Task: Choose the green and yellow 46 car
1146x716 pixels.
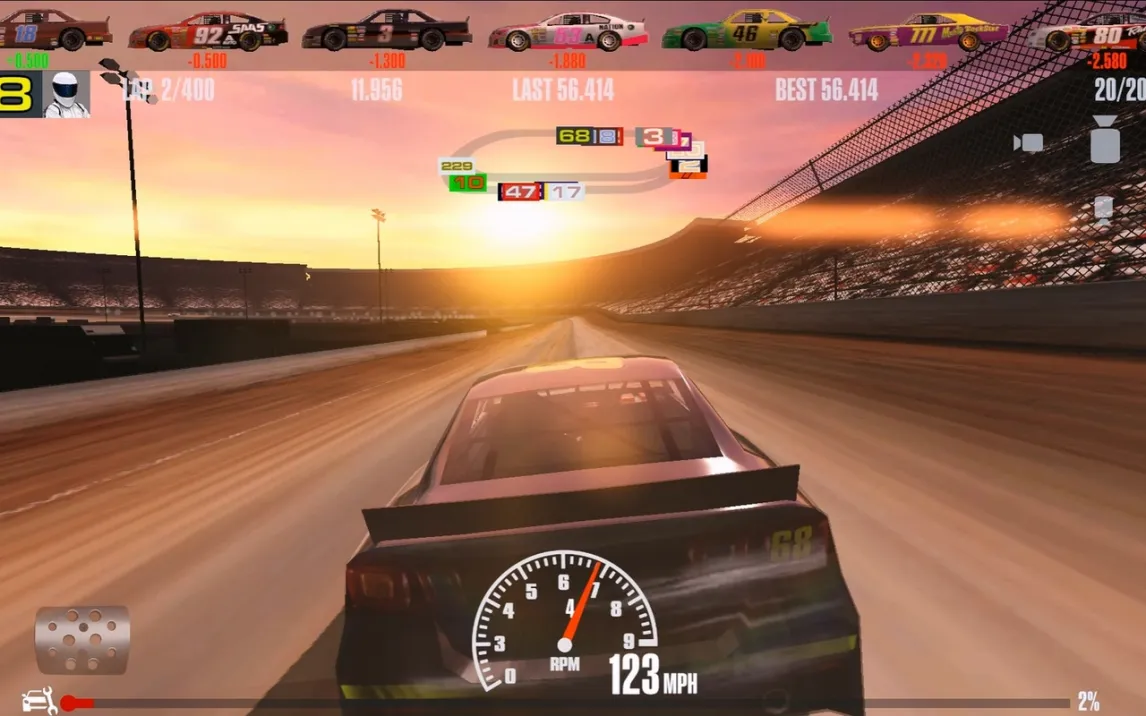Action: click(x=746, y=32)
